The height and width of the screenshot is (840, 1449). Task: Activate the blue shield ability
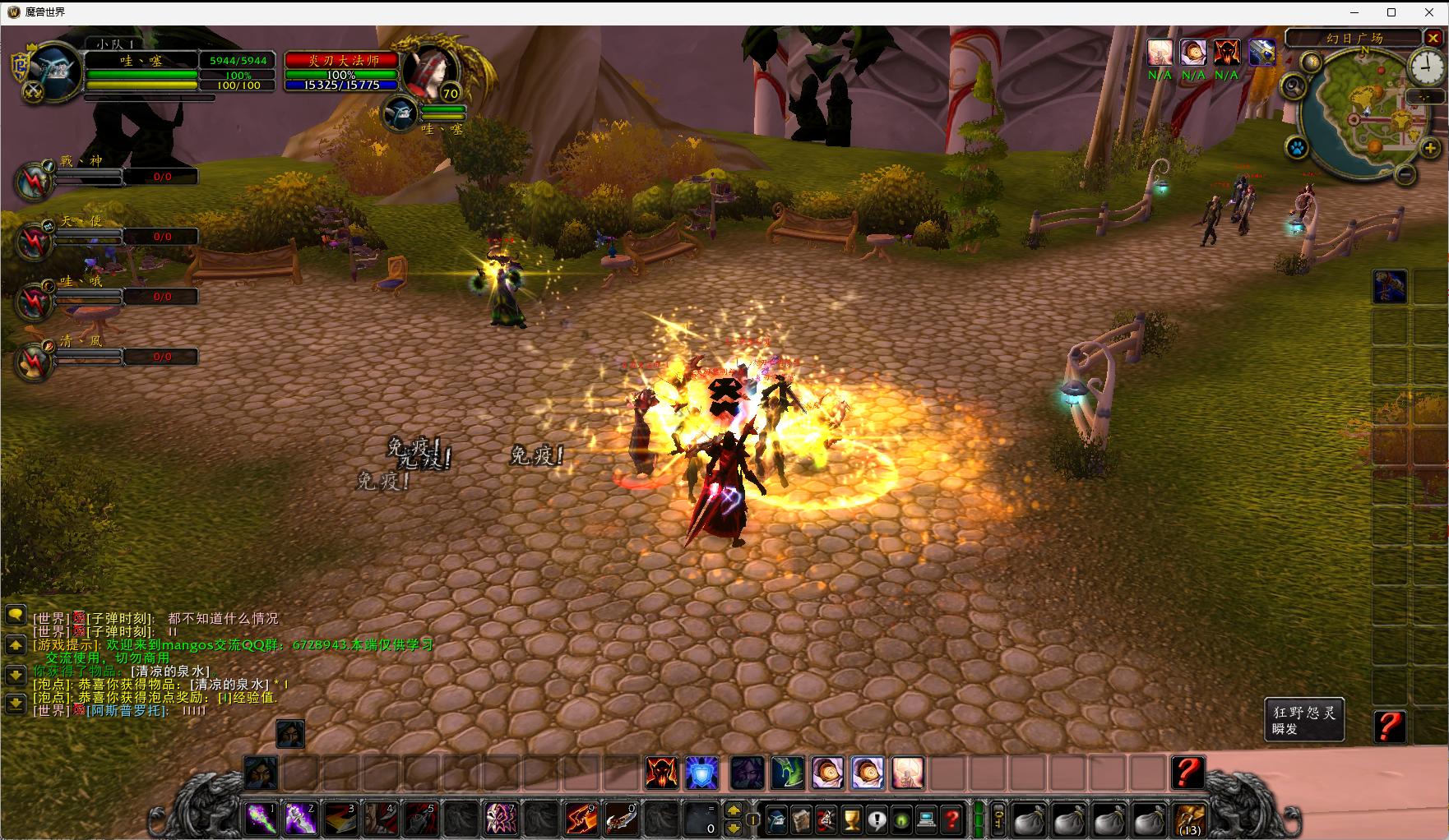(x=701, y=773)
